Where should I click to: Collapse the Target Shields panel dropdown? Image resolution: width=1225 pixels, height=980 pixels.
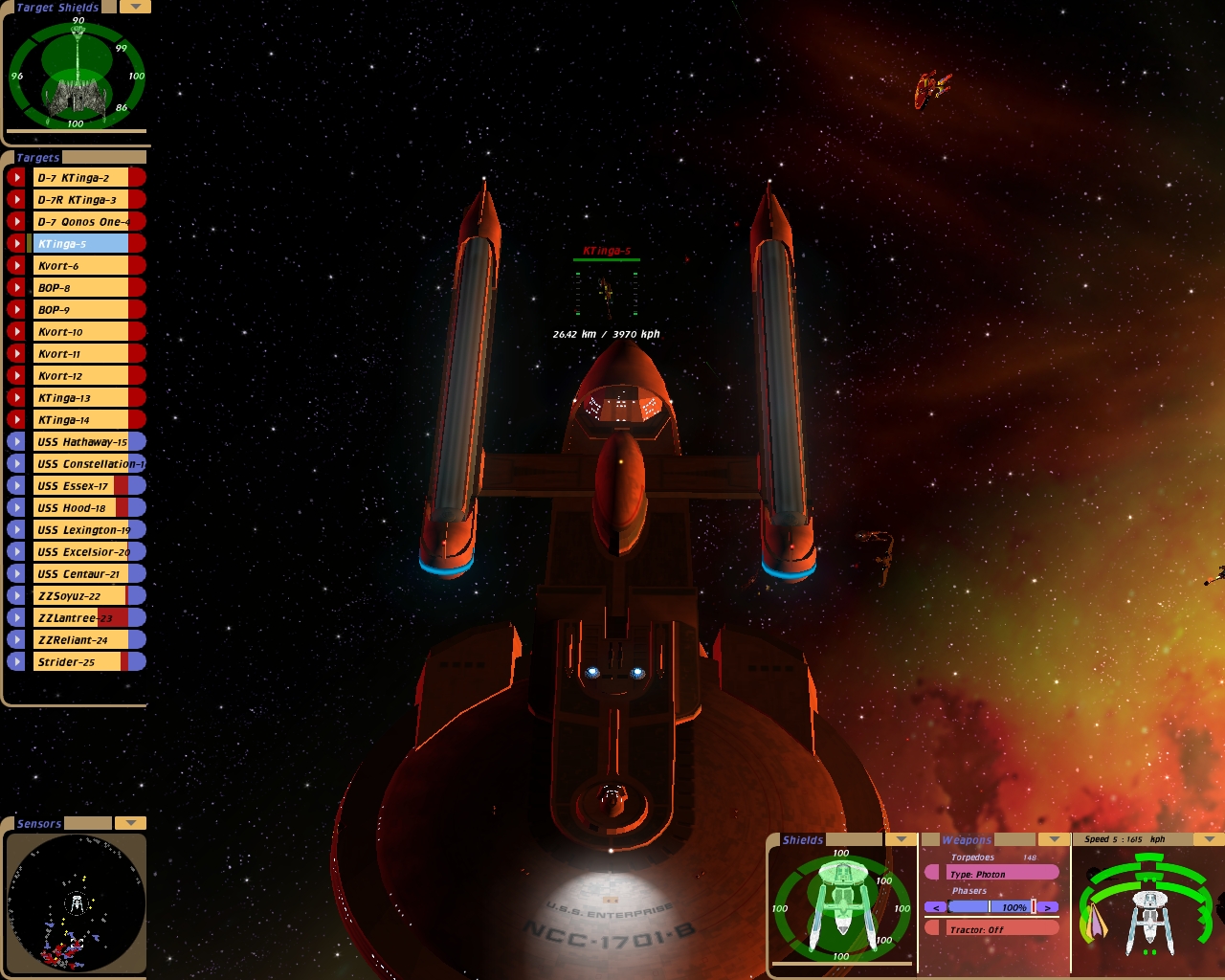tap(134, 7)
